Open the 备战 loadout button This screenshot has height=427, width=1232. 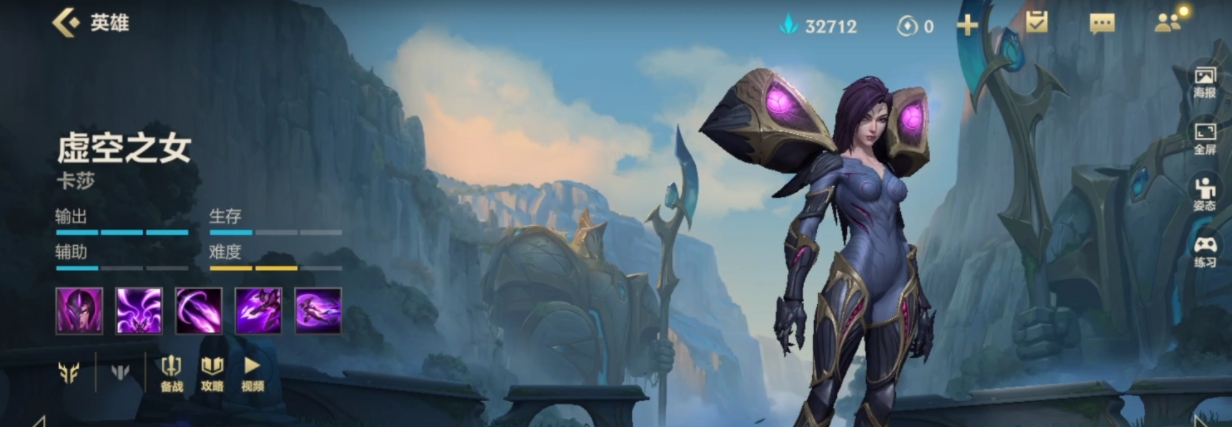[171, 373]
